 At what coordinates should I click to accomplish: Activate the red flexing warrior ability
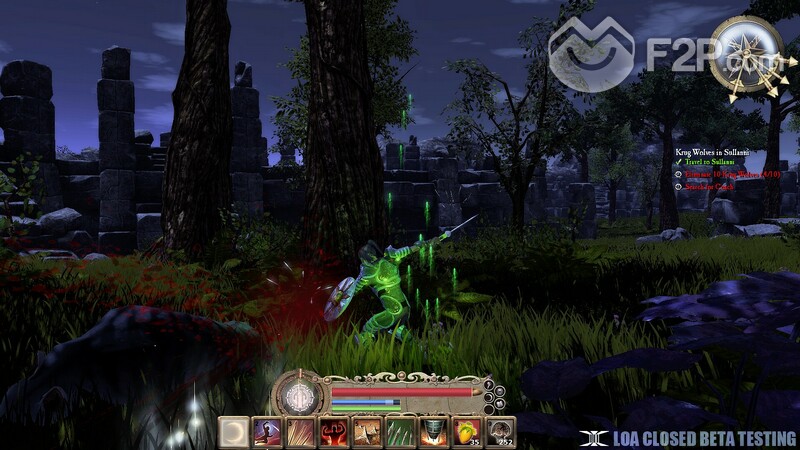[333, 431]
